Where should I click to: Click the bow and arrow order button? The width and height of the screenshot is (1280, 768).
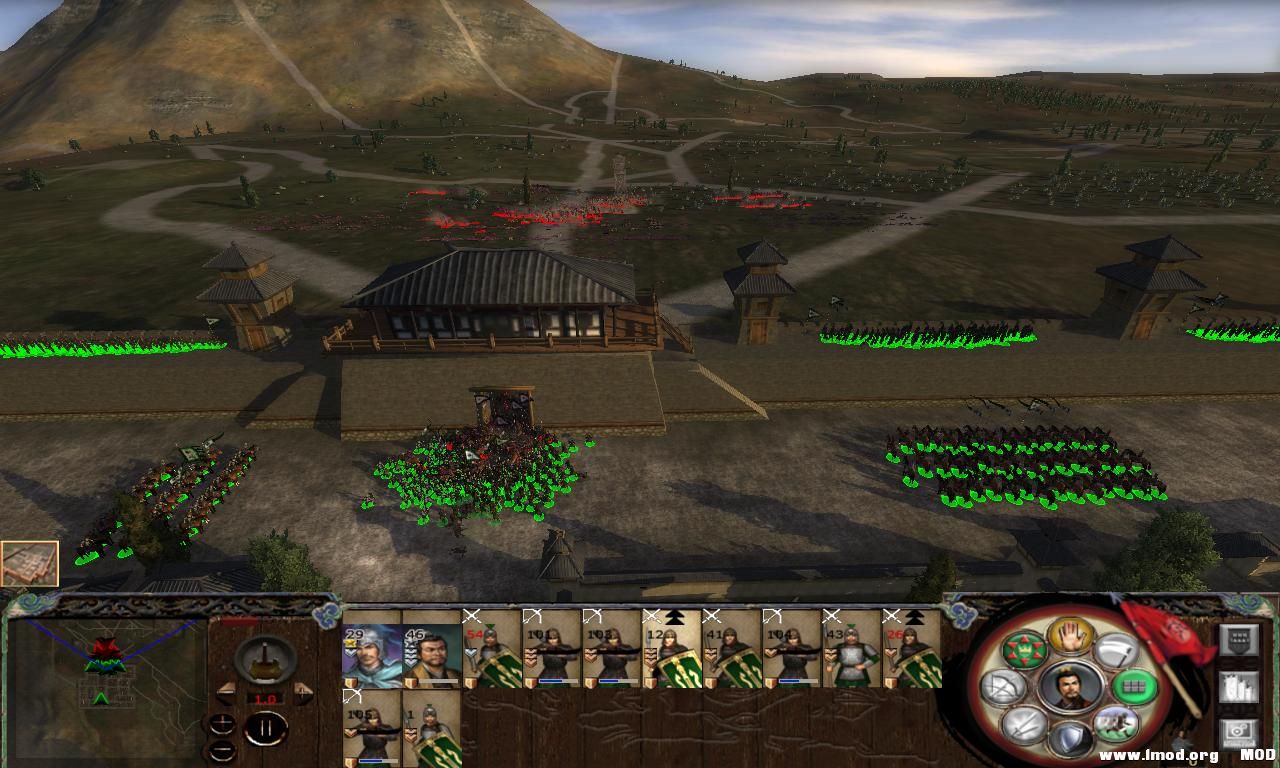tap(1004, 687)
